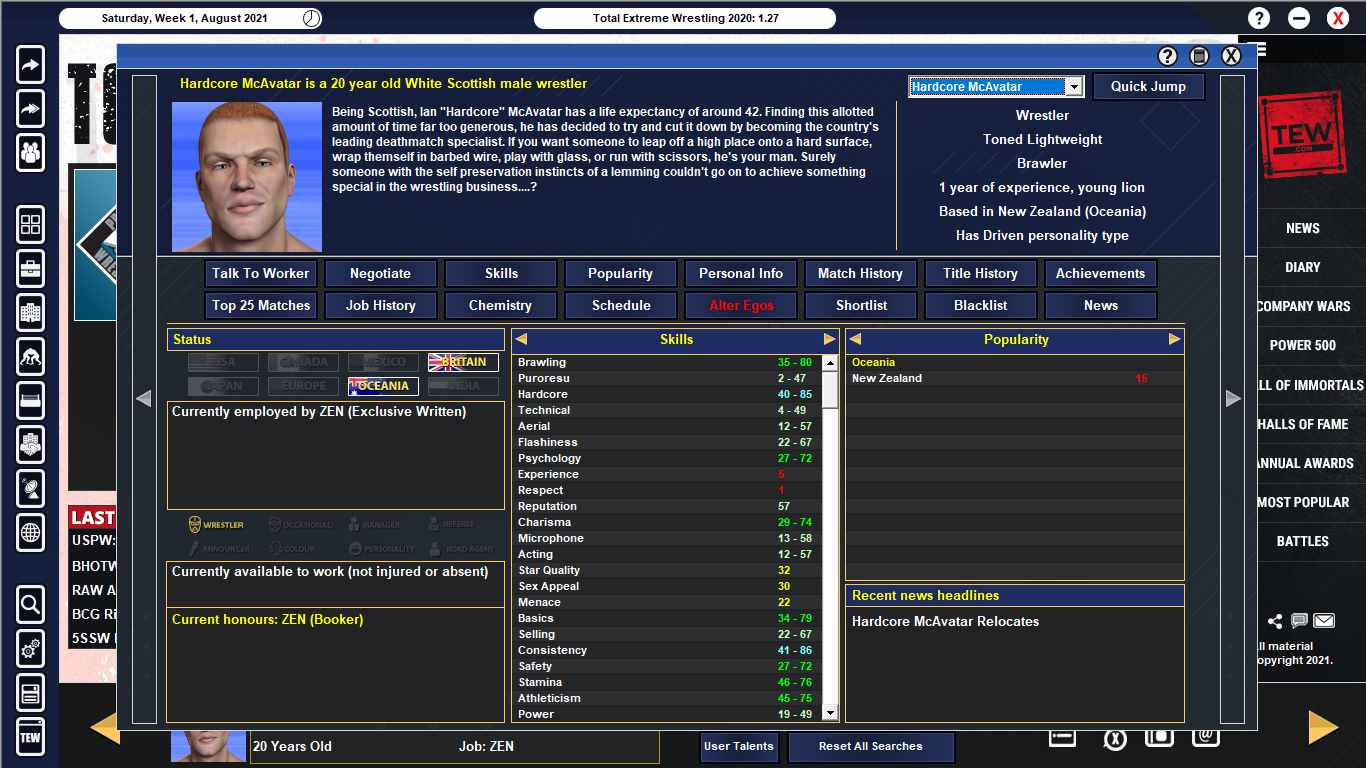The height and width of the screenshot is (768, 1366).
Task: Click the globe world icon in sidebar
Action: pos(30,533)
